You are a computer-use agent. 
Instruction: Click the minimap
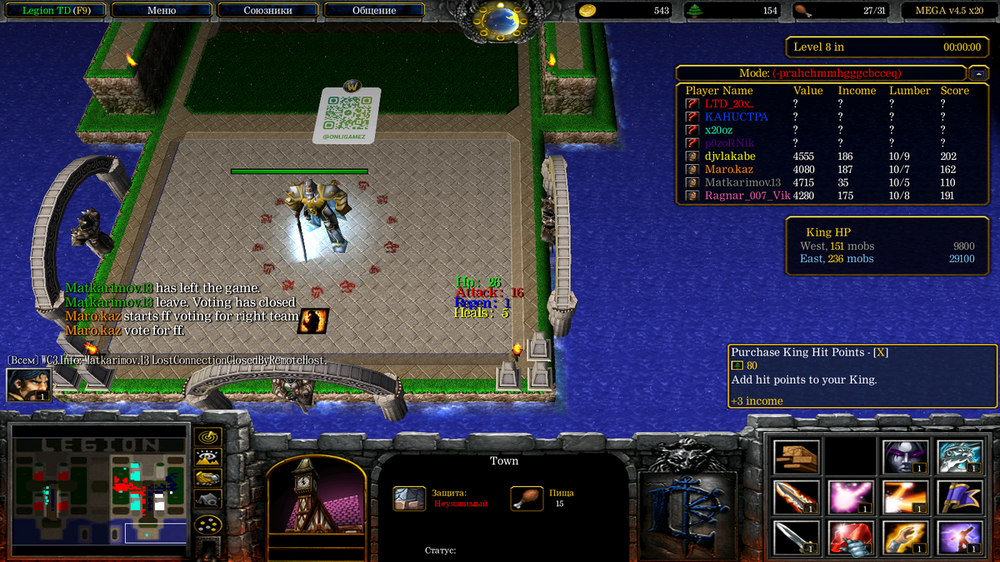click(99, 487)
